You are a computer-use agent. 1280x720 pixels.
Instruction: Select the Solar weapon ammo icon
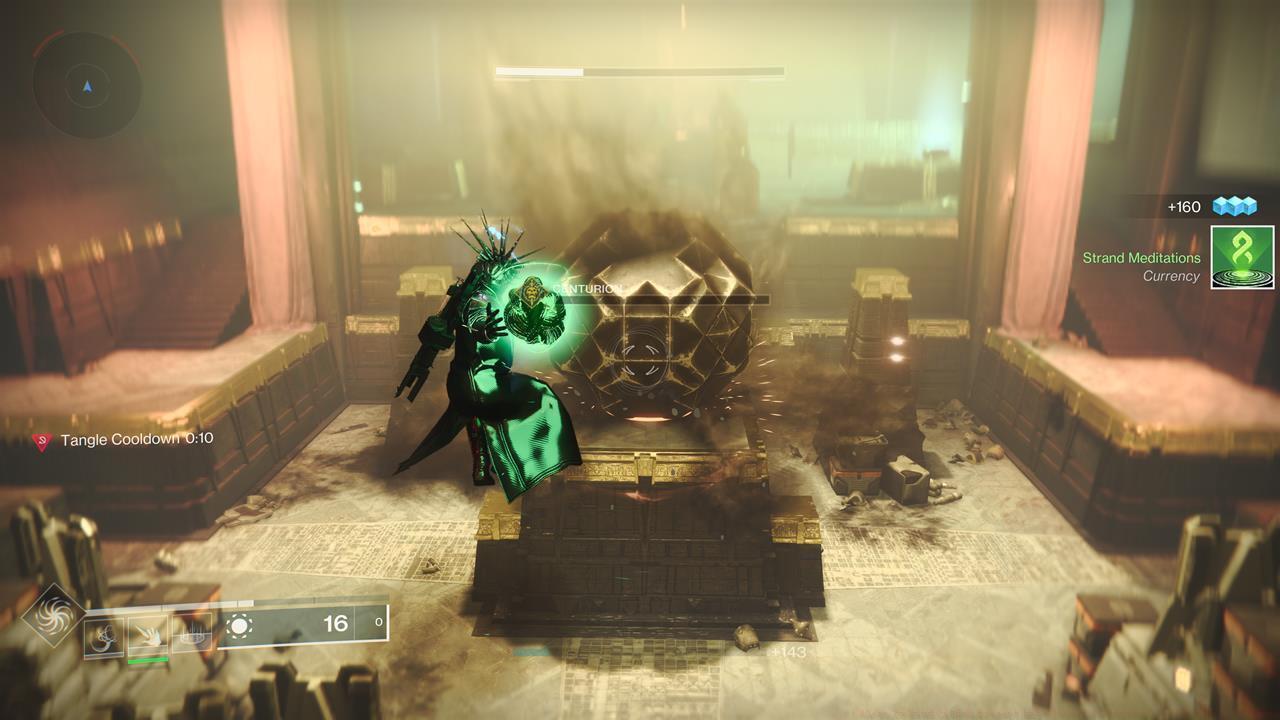[x=238, y=626]
